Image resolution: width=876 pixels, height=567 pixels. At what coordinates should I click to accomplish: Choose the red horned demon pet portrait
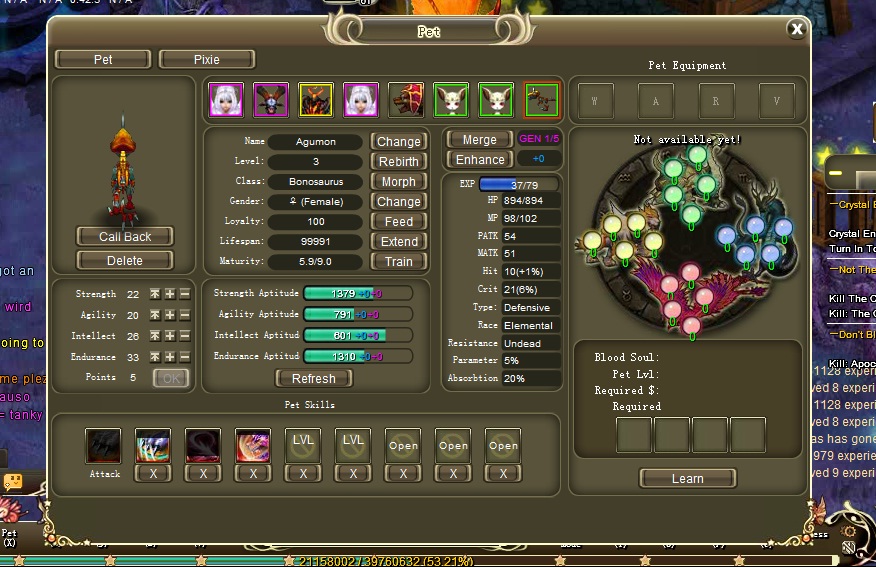tap(315, 100)
